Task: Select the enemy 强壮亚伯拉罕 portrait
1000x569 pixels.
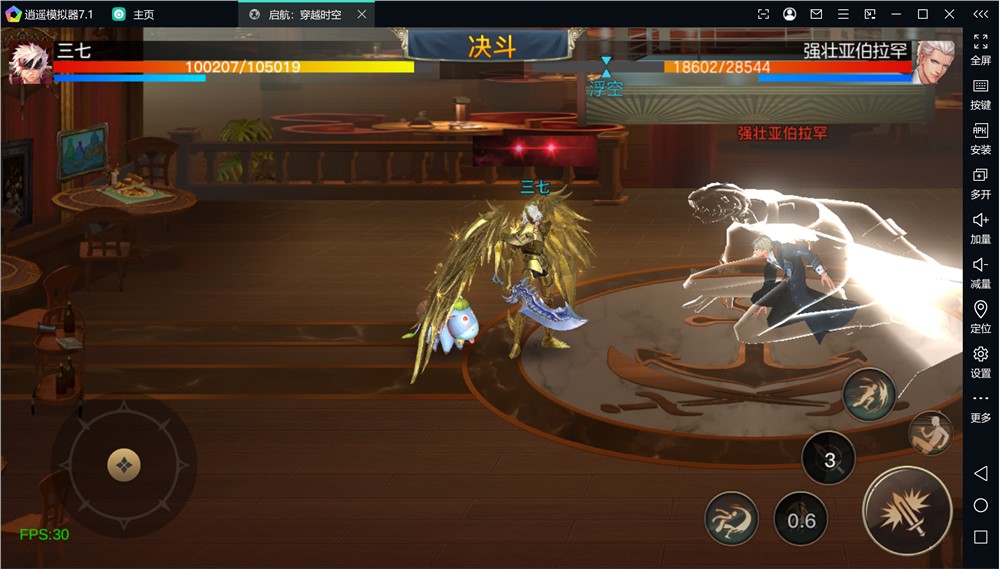Action: (x=934, y=61)
